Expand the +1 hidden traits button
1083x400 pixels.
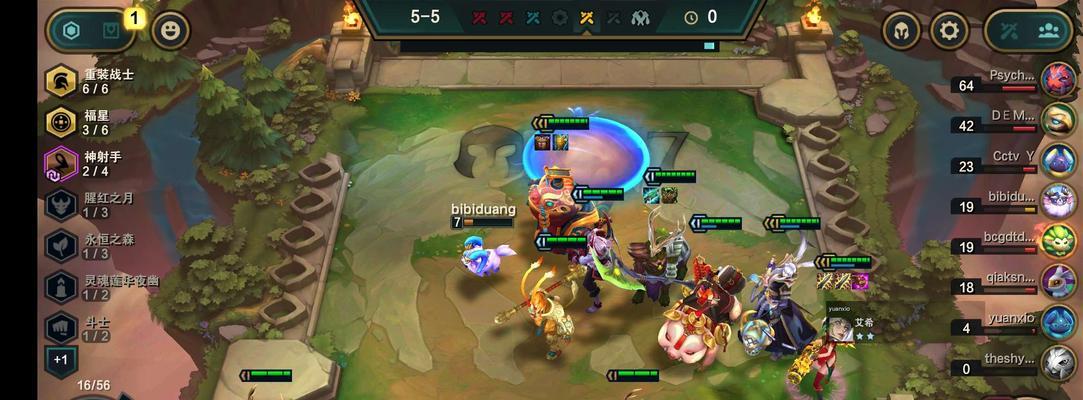tap(60, 360)
